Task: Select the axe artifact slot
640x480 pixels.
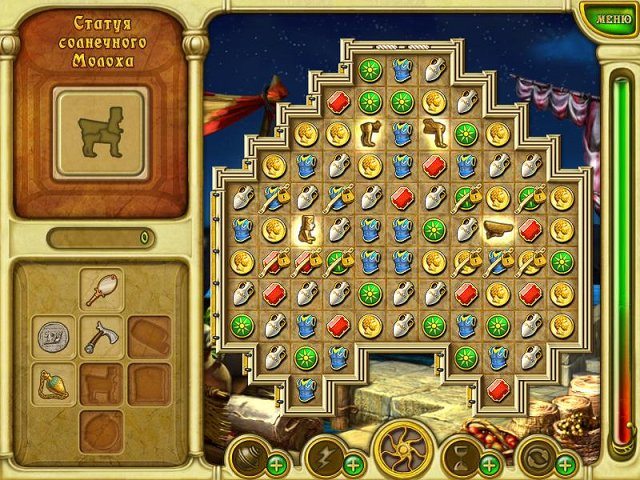Action: [x=101, y=337]
